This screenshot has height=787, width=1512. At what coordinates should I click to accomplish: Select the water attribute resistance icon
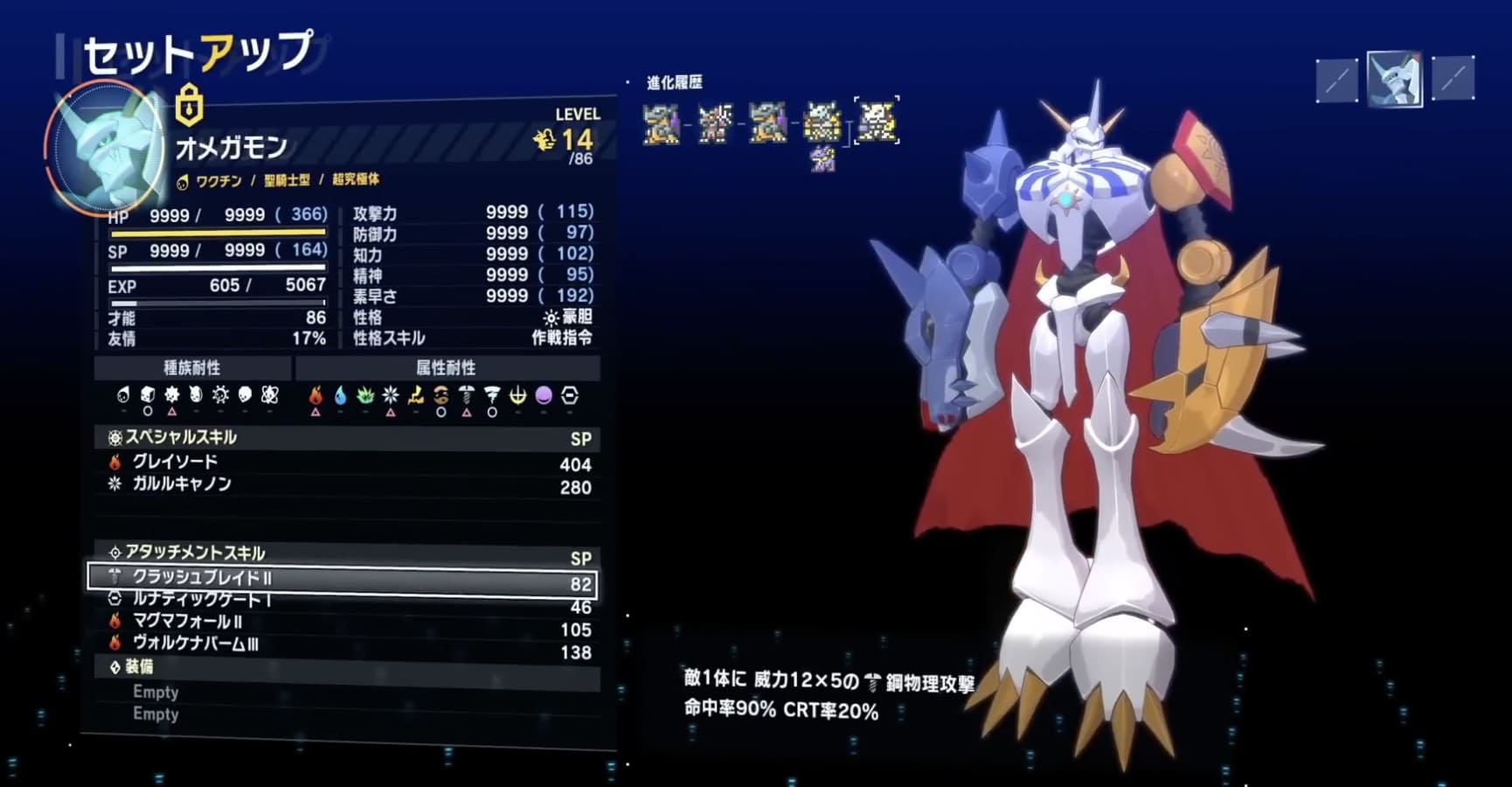341,396
